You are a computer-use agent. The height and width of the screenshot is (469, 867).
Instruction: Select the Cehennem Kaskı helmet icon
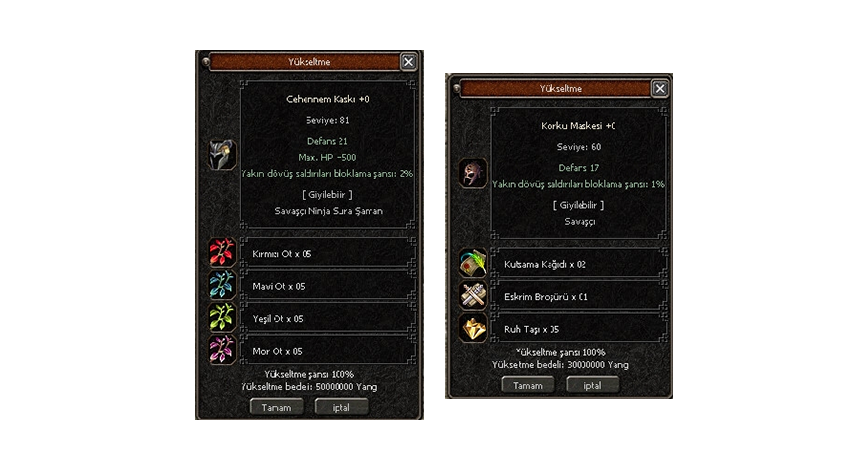coord(222,154)
